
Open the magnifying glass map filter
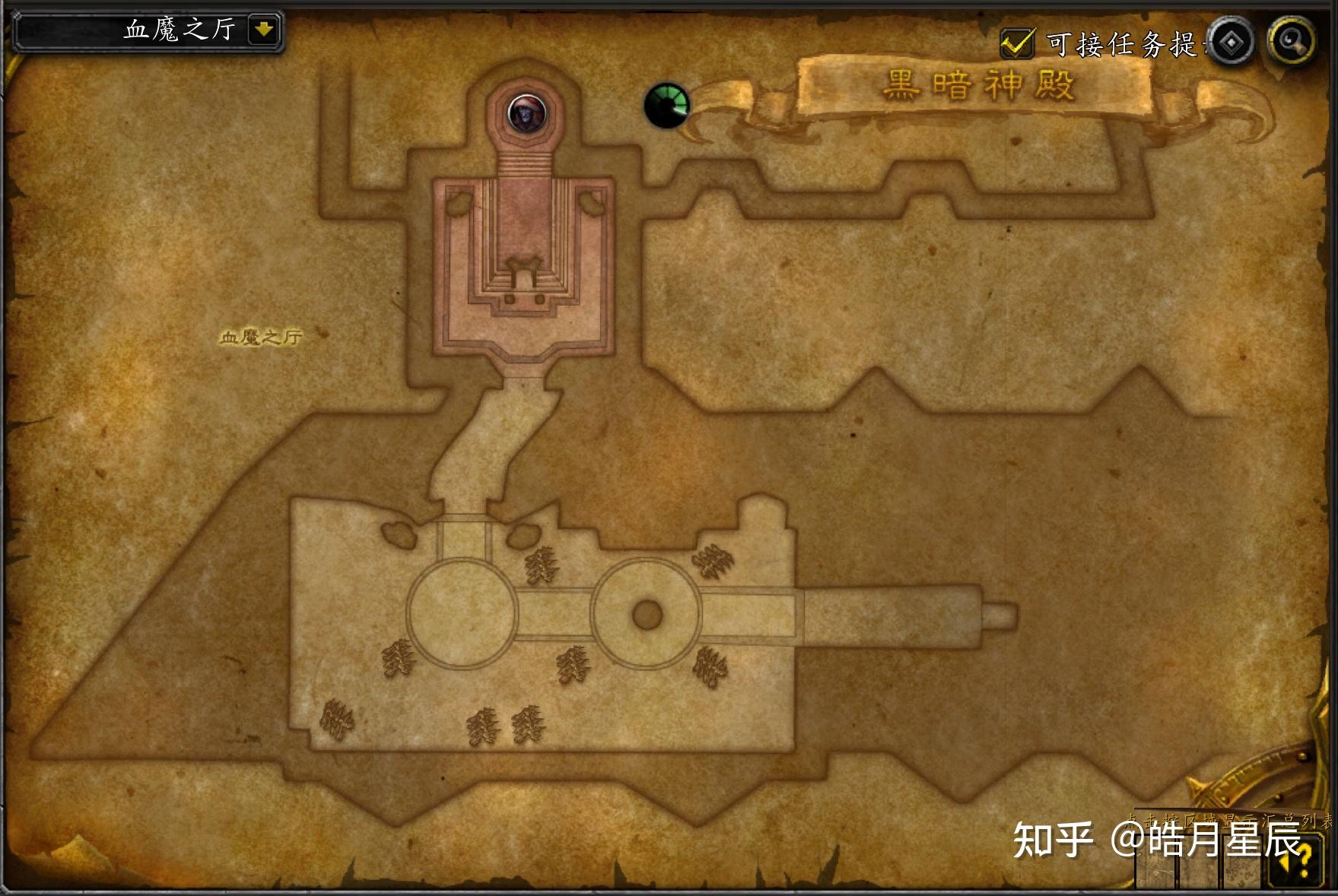(x=1291, y=40)
